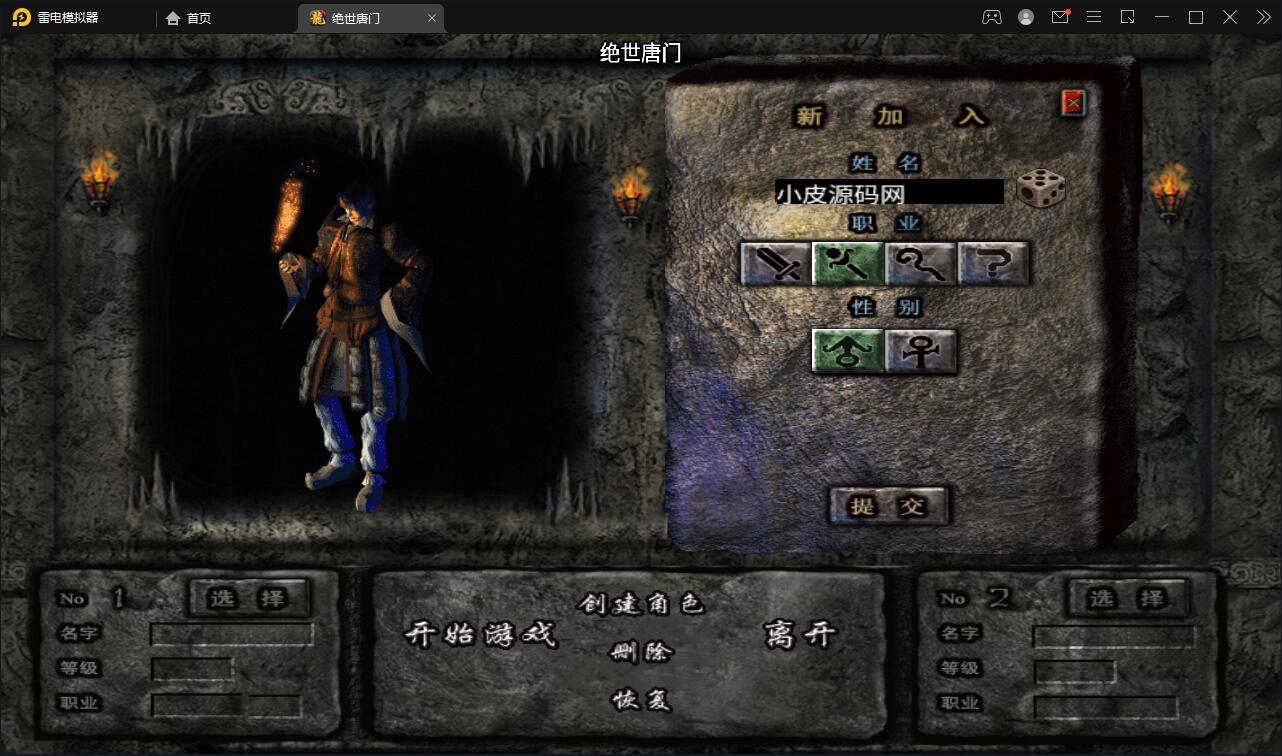Image resolution: width=1282 pixels, height=756 pixels.
Task: Close the character creation panel with red X
Action: pos(1072,102)
